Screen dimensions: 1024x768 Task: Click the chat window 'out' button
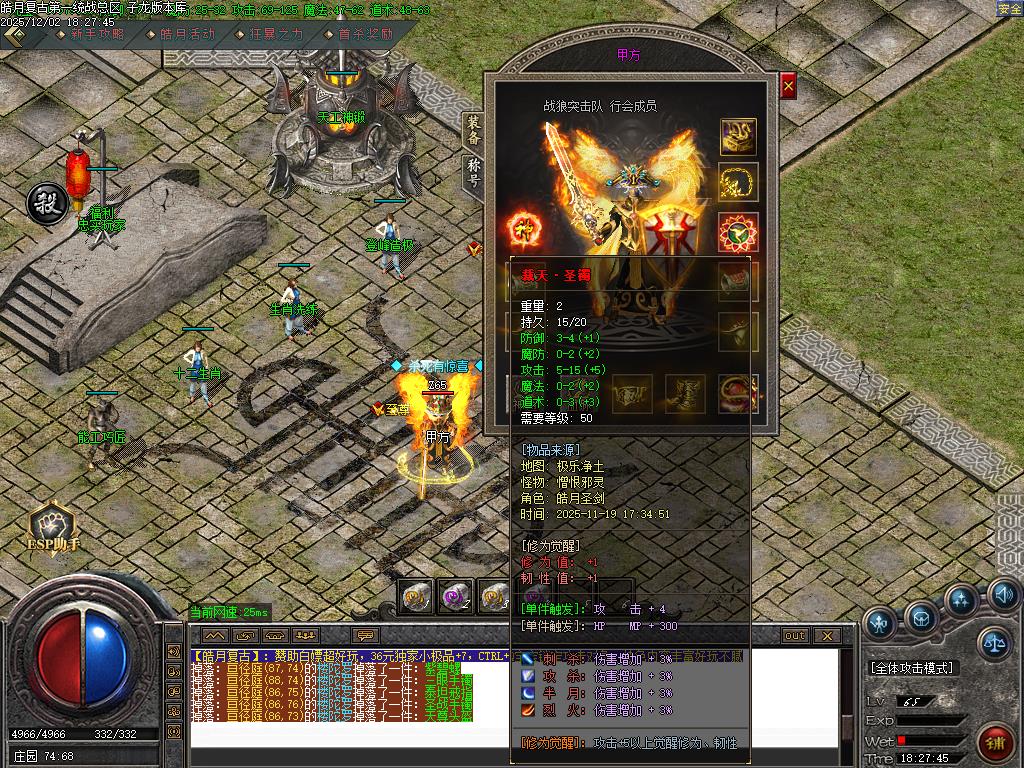795,636
